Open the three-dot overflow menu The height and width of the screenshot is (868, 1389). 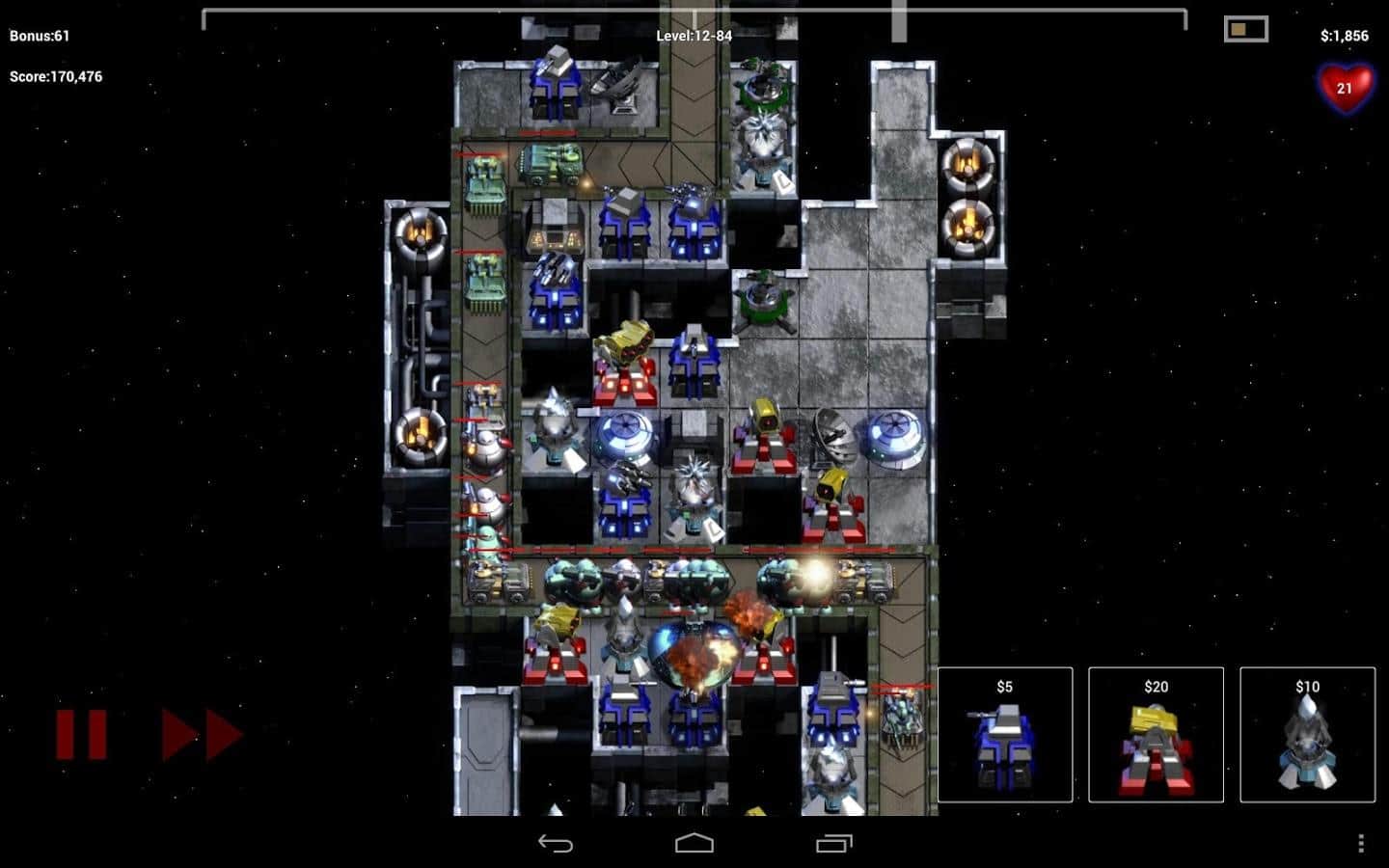(x=1361, y=844)
